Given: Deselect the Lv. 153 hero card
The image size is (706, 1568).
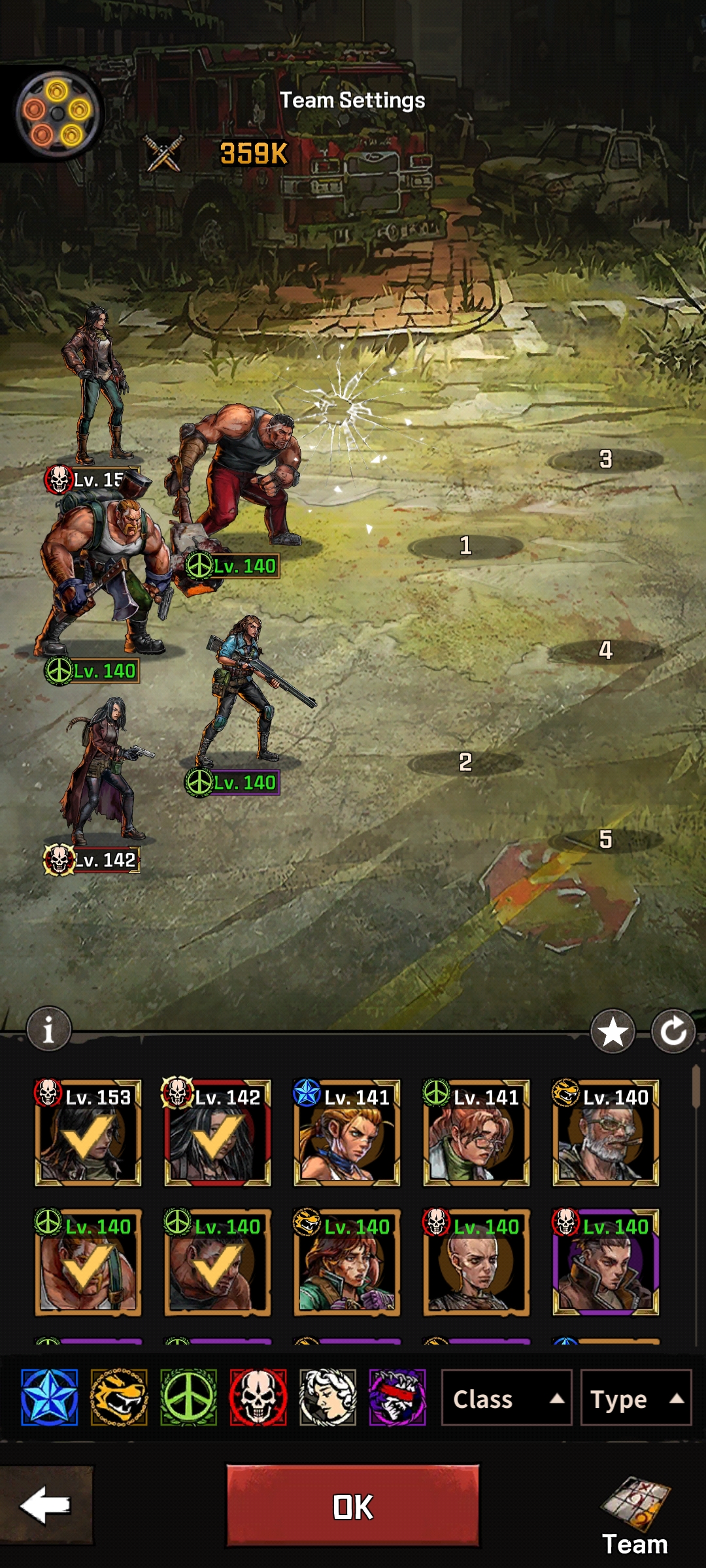Looking at the screenshot, I should click(x=88, y=1133).
